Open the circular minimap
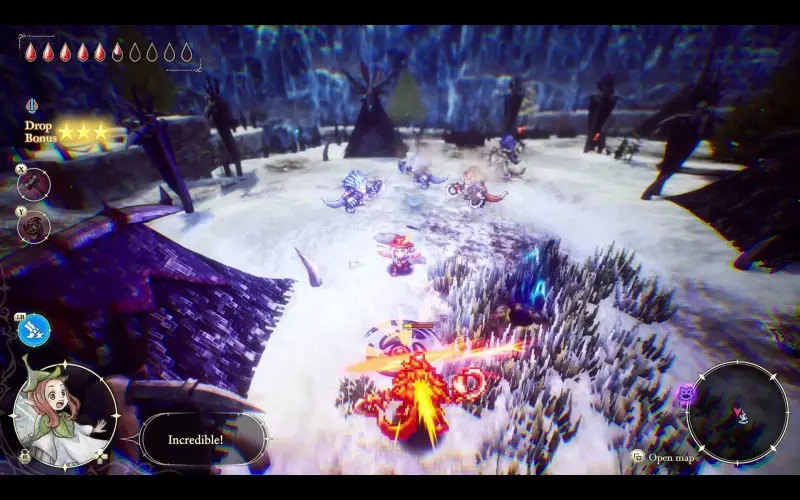 click(738, 411)
